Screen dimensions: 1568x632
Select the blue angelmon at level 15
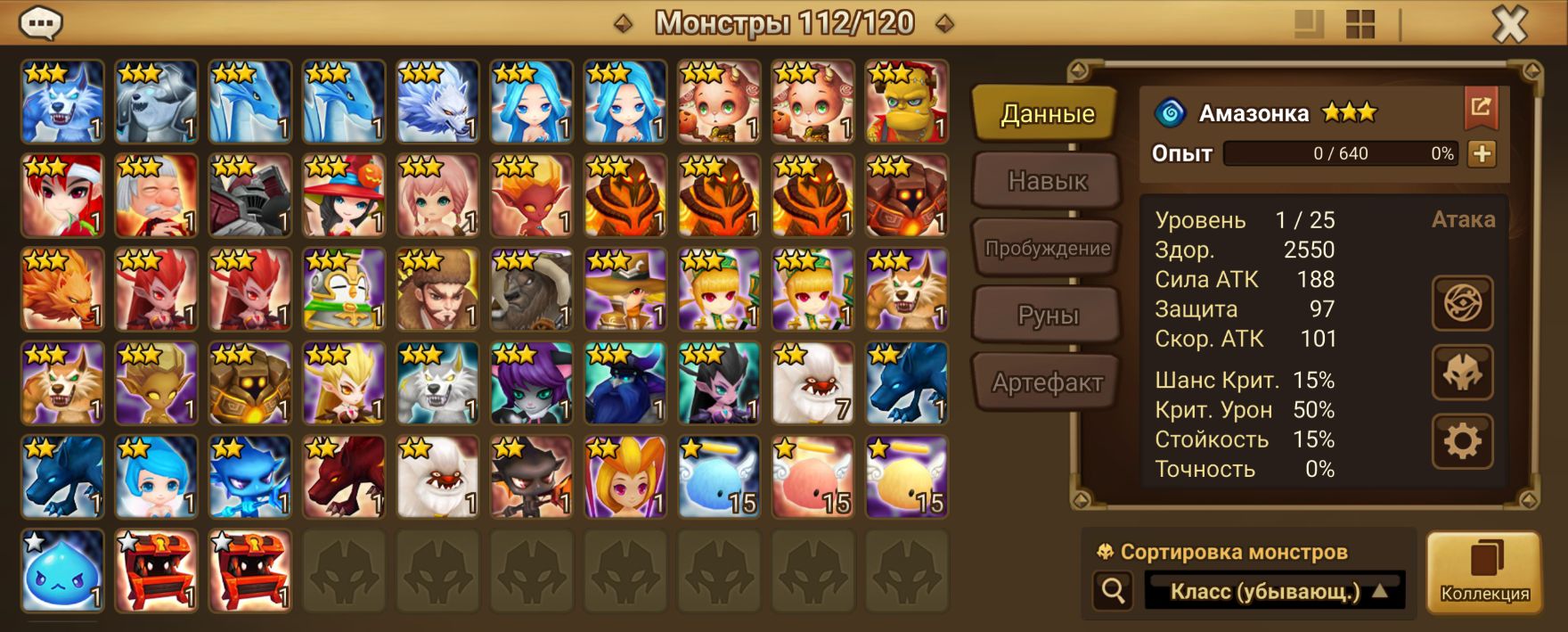[719, 477]
